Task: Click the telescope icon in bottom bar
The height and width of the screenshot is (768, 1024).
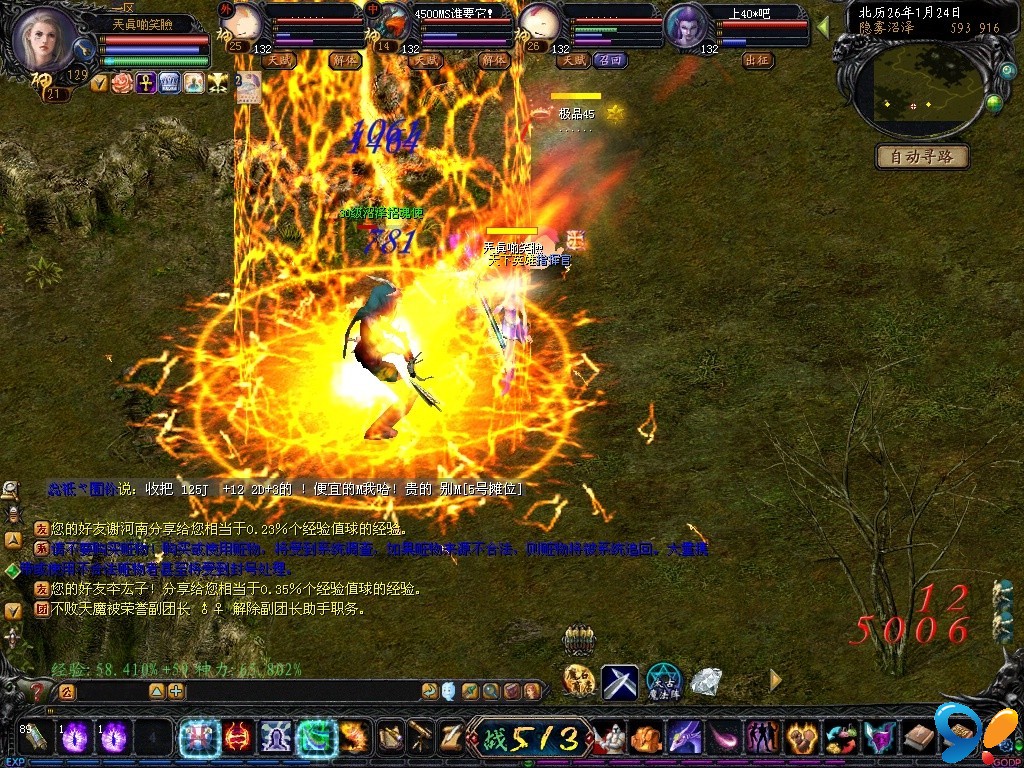Action: point(422,737)
